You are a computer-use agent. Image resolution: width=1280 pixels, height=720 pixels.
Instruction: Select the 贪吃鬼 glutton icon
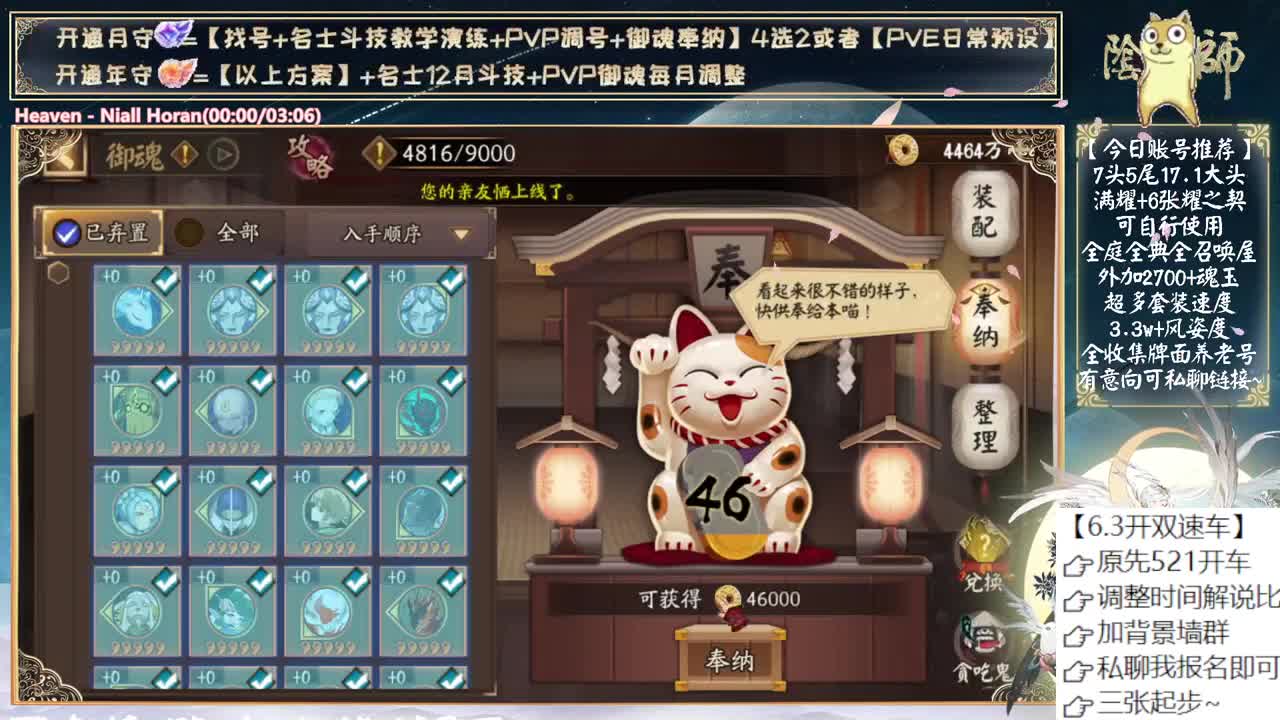983,637
